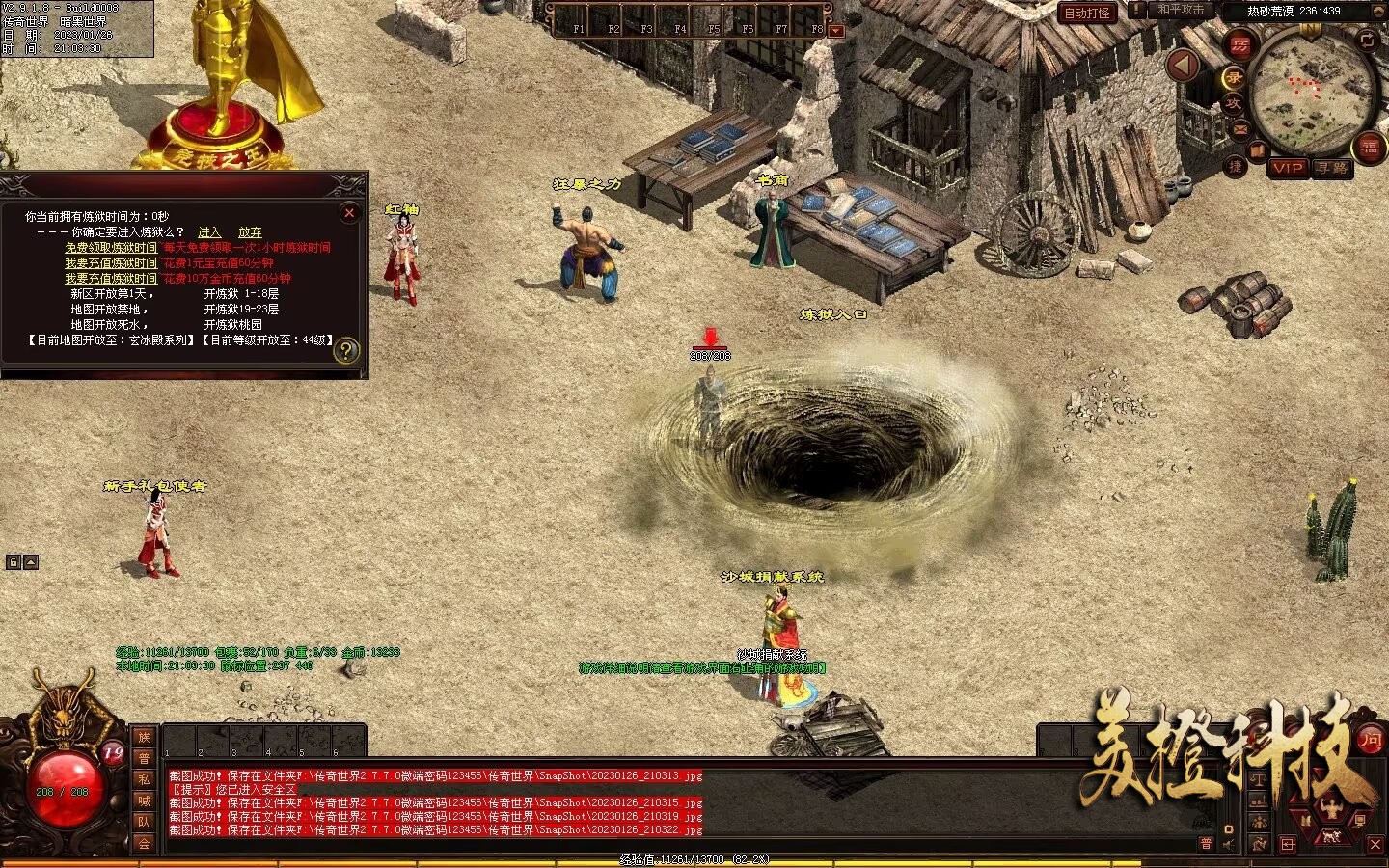Image resolution: width=1389 pixels, height=868 pixels.
Task: Open the 捷 shortcut button
Action: click(x=1236, y=166)
